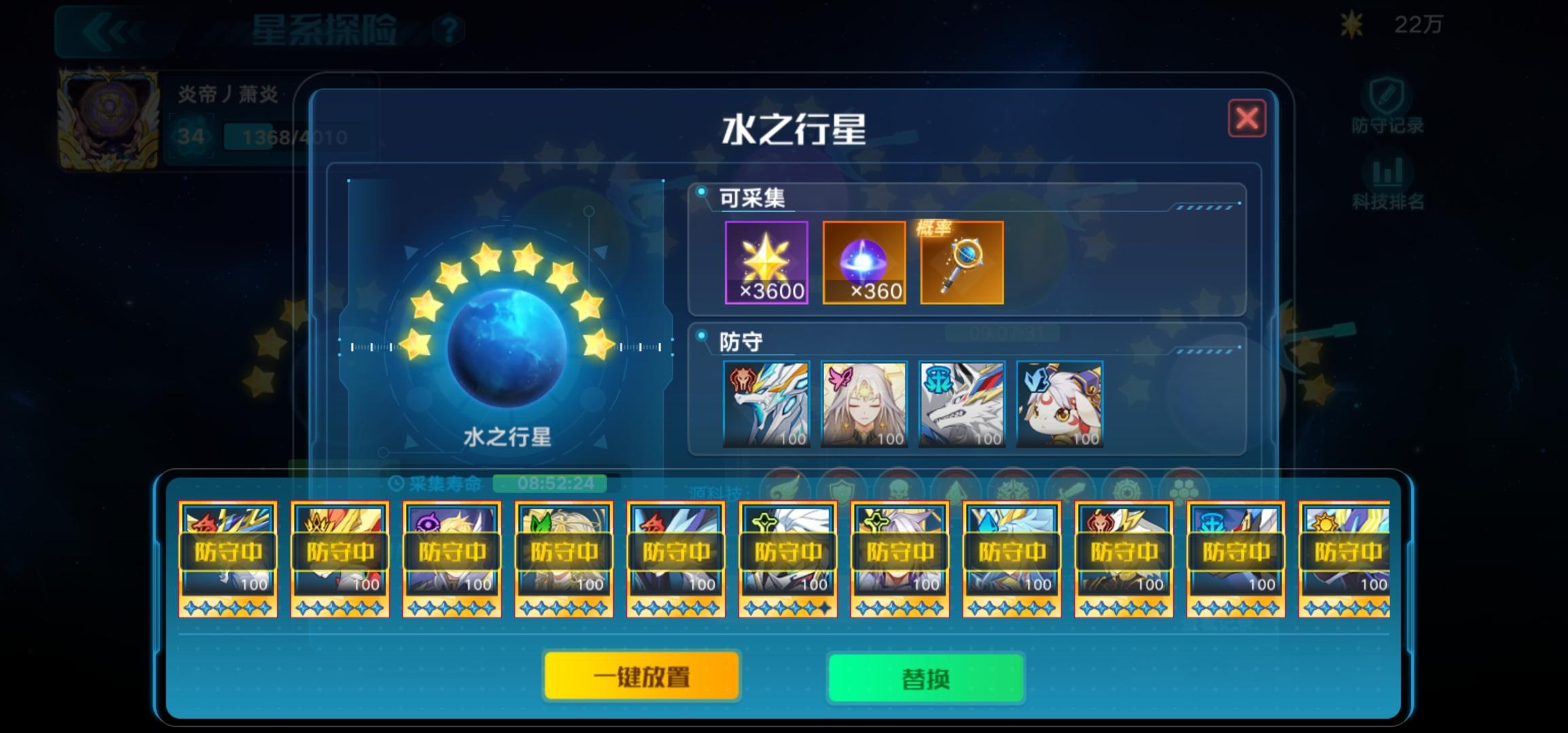
Task: Click the rightmost 防守中 hero card
Action: click(1347, 560)
